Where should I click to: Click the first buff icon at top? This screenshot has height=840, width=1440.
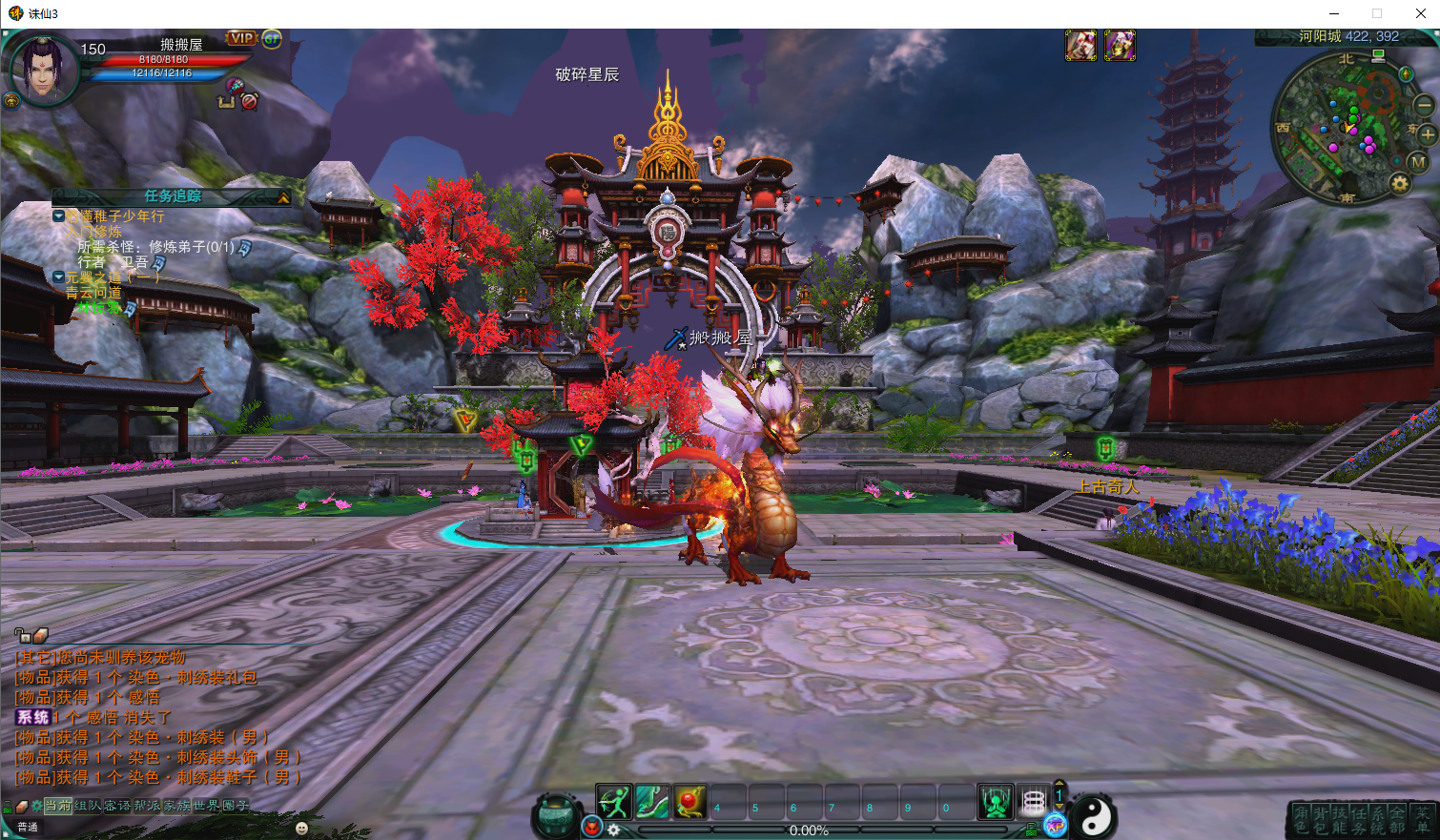[x=1080, y=45]
